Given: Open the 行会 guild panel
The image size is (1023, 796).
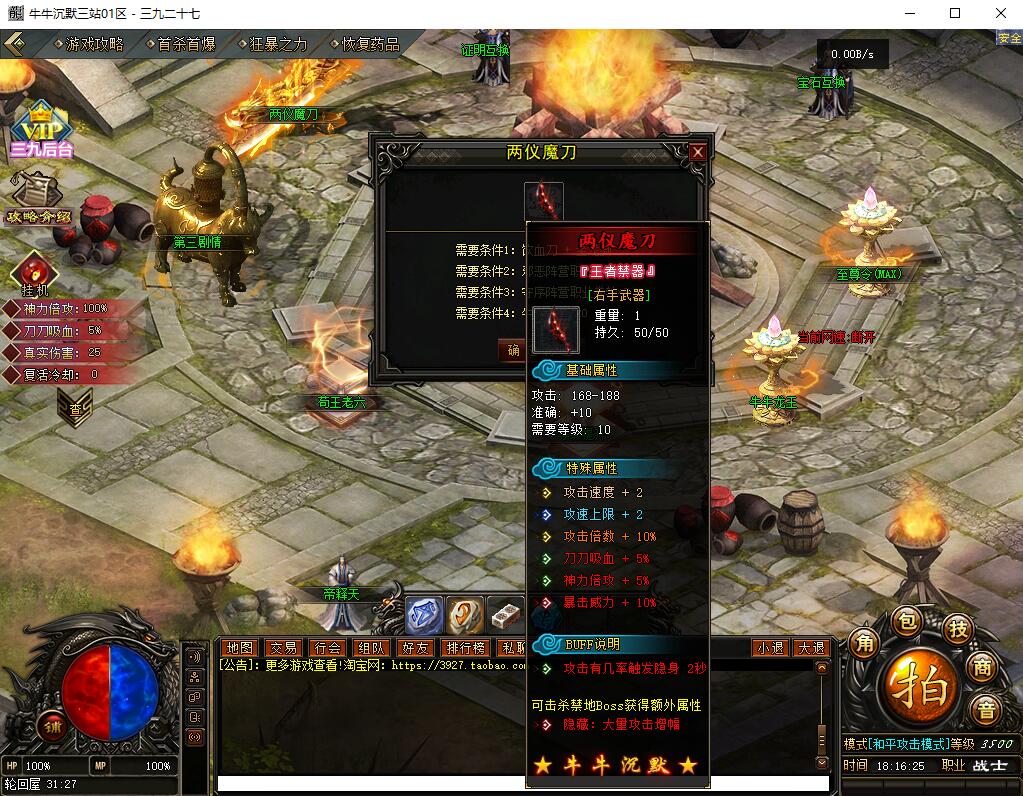Looking at the screenshot, I should [x=326, y=648].
